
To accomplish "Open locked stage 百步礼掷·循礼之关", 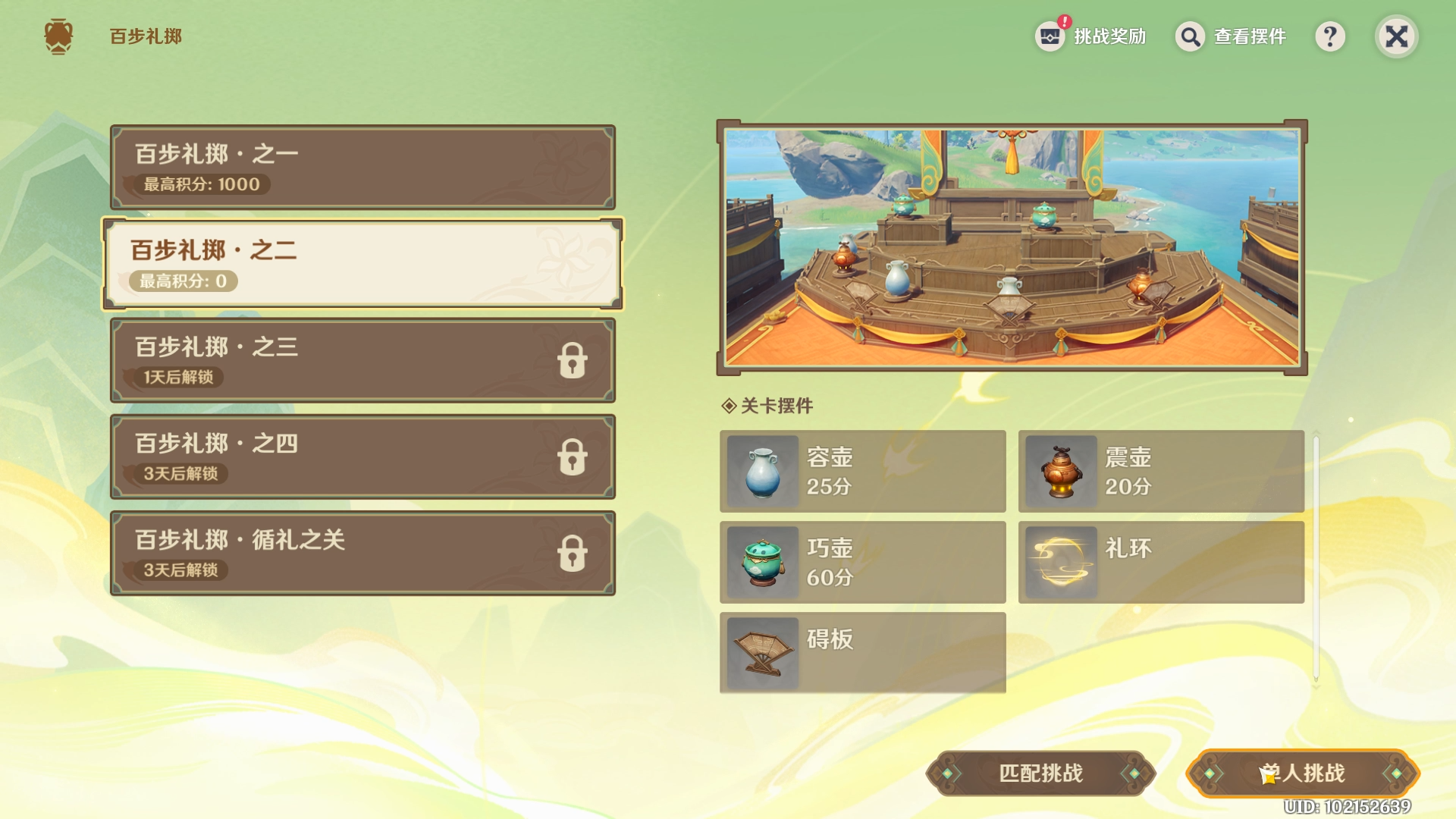I will tap(362, 553).
